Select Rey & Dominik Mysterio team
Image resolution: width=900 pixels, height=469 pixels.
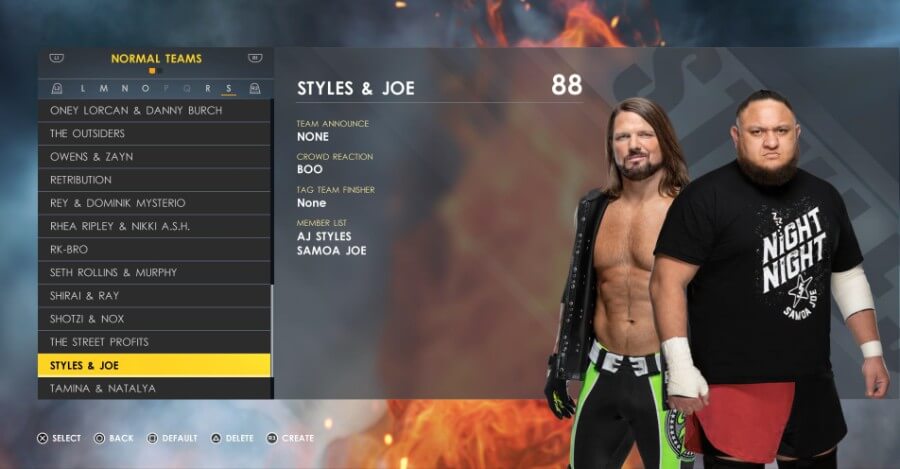coord(155,203)
